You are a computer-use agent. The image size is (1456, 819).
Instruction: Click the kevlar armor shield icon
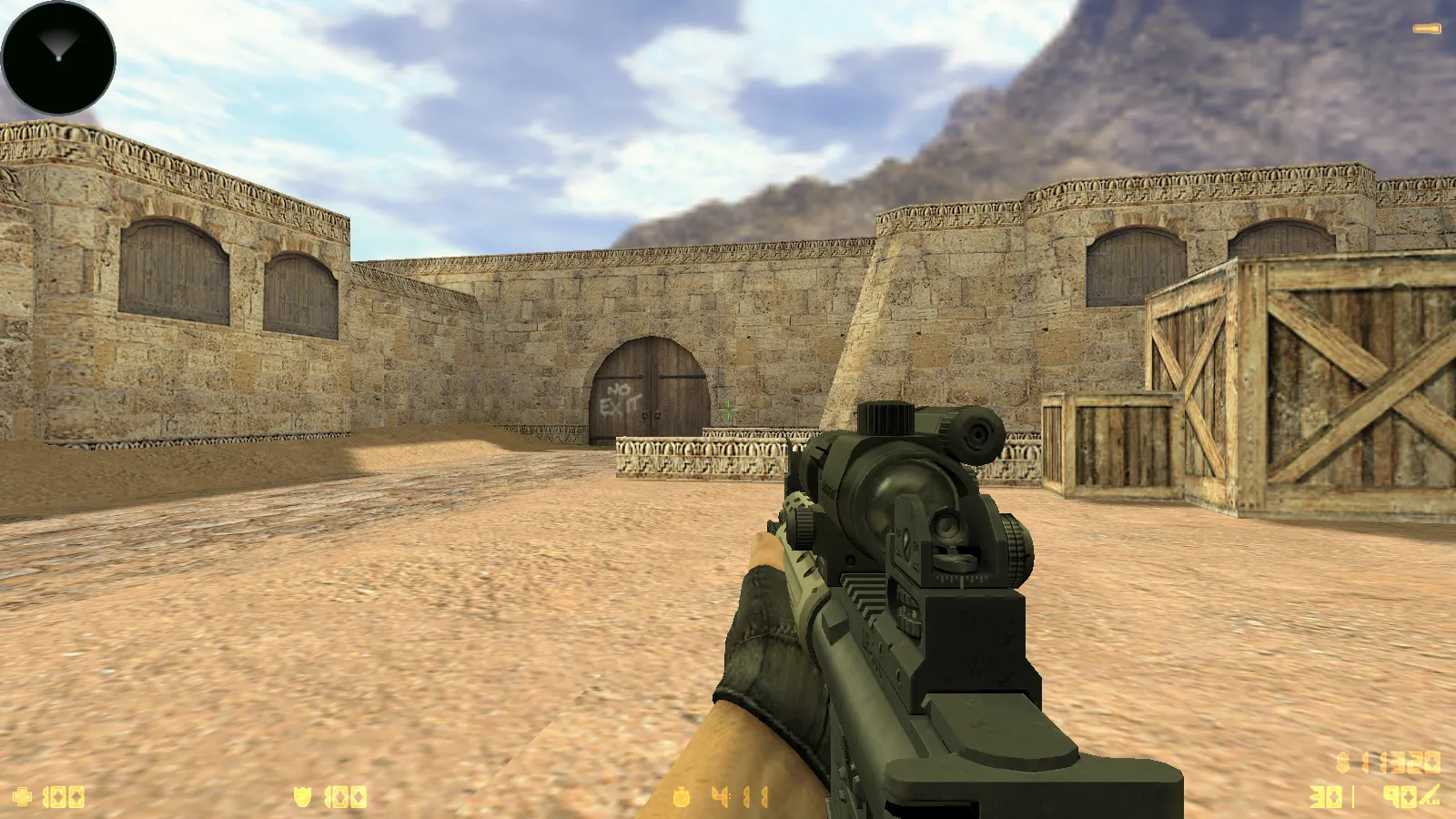(x=302, y=798)
